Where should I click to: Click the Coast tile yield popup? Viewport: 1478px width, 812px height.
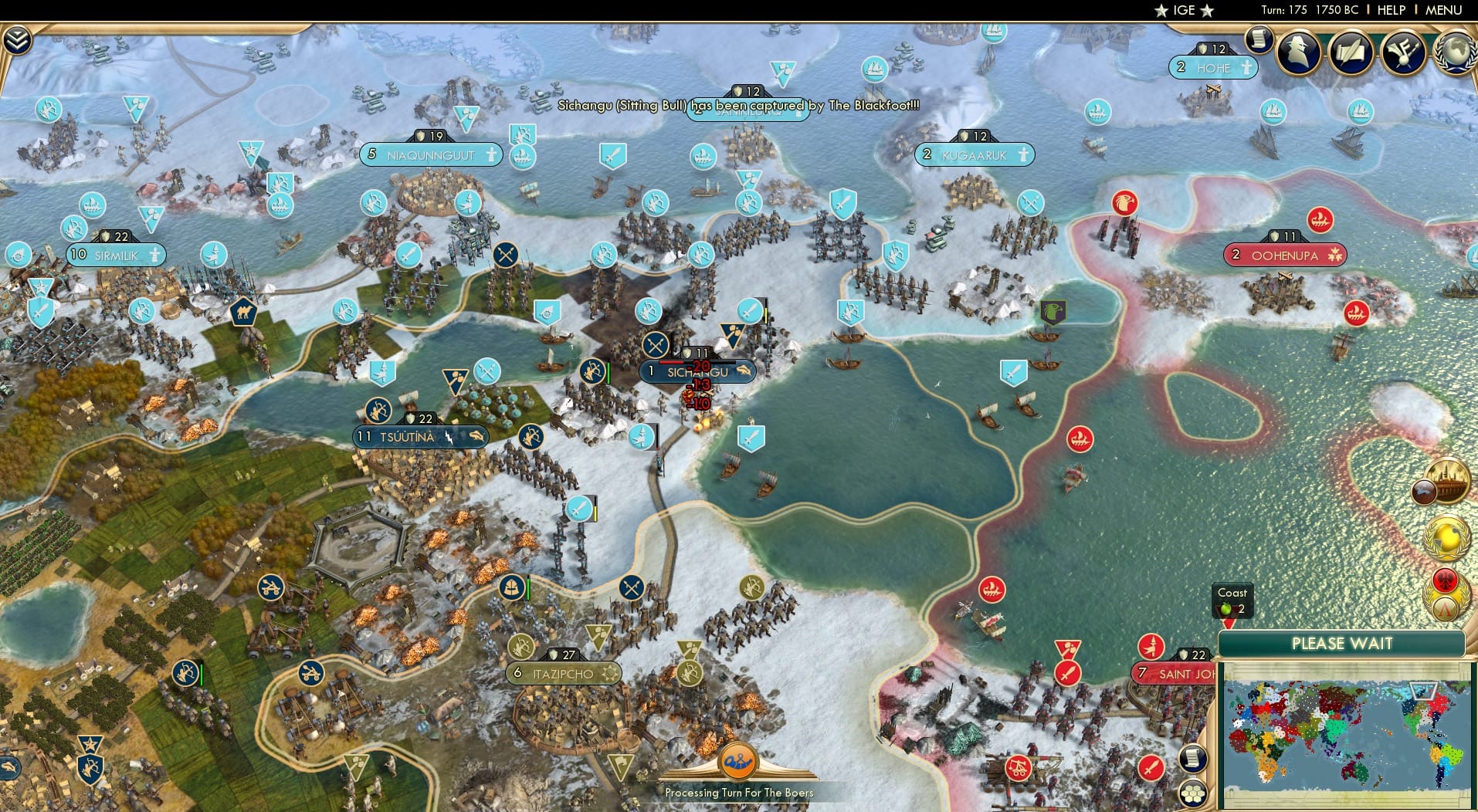coord(1232,601)
